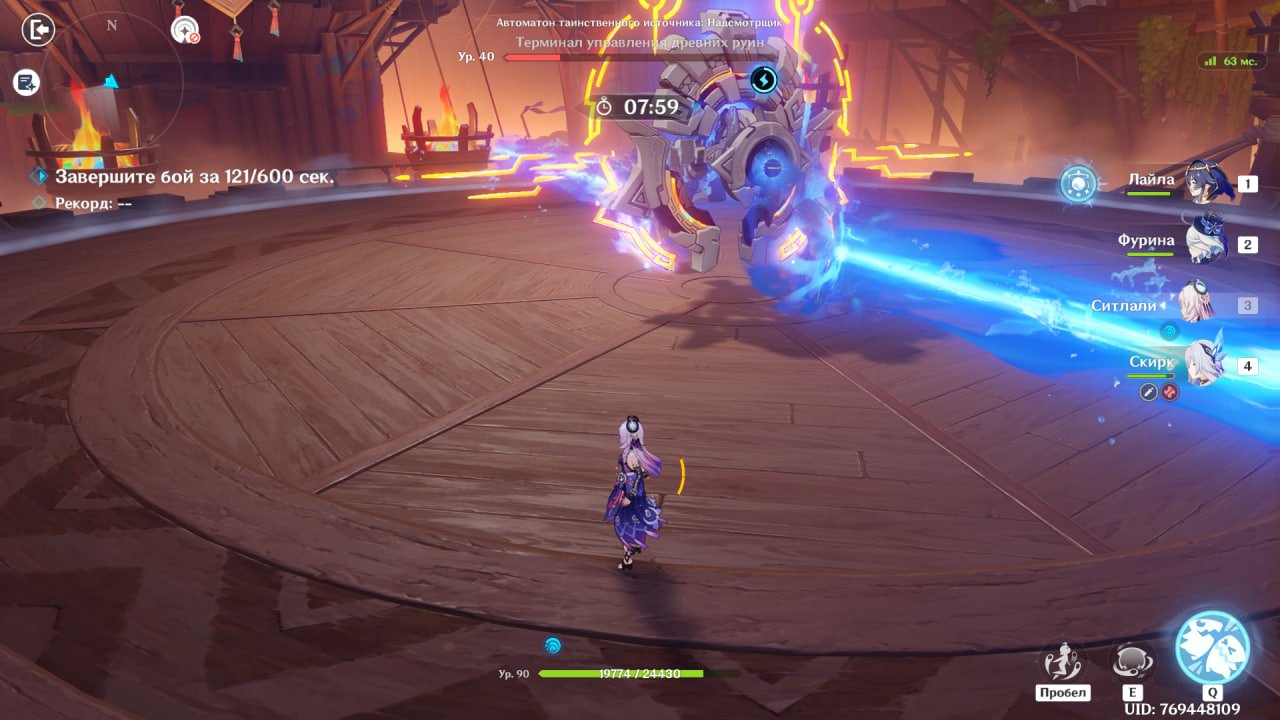Check the network ping indicator
The image size is (1280, 720).
pos(1232,61)
